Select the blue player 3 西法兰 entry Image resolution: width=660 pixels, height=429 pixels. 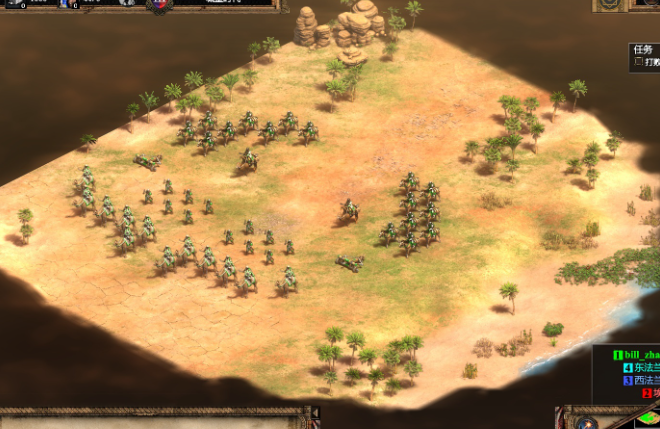[640, 381]
